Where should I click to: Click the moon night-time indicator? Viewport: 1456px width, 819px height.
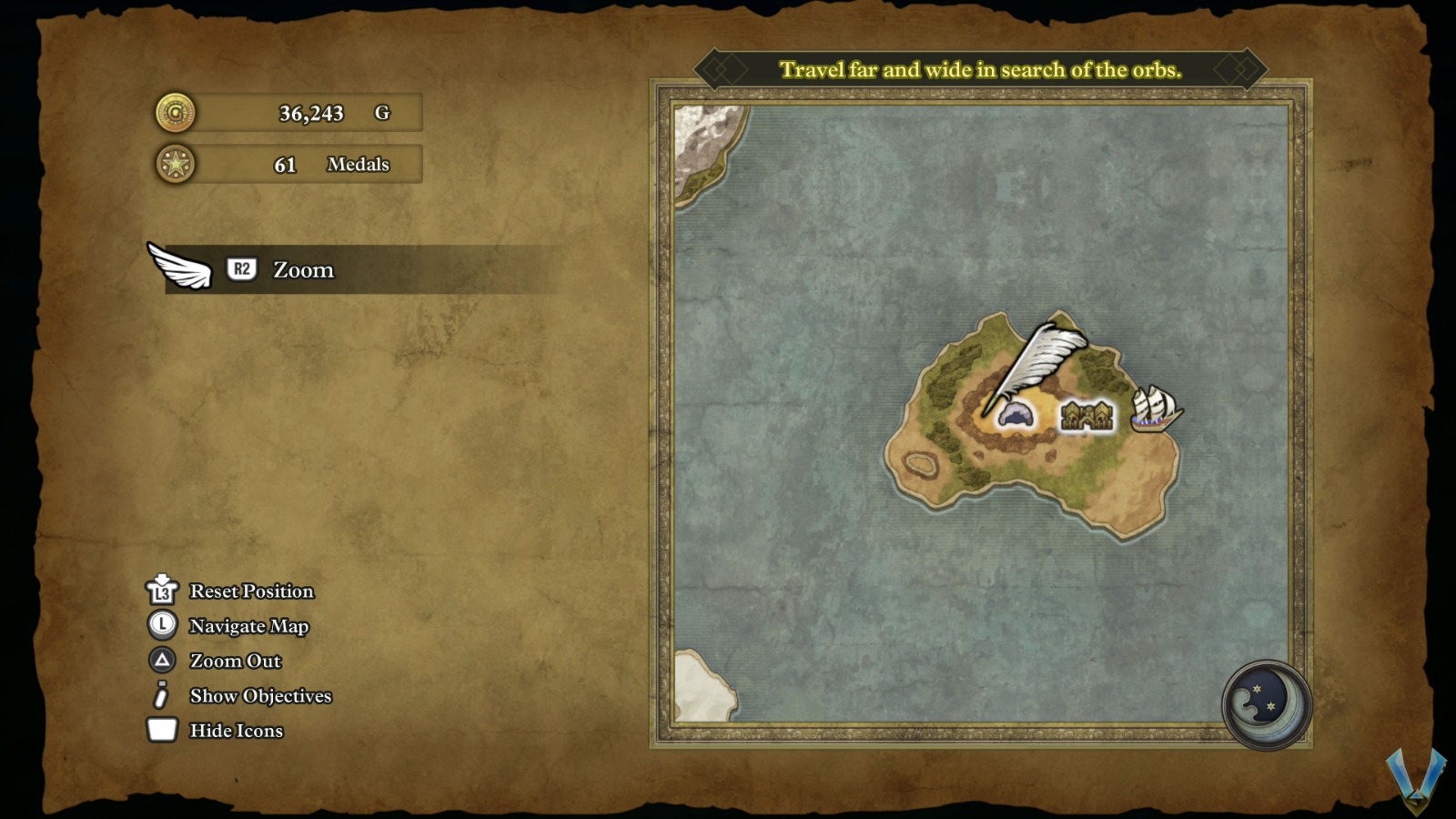pyautogui.click(x=1265, y=704)
